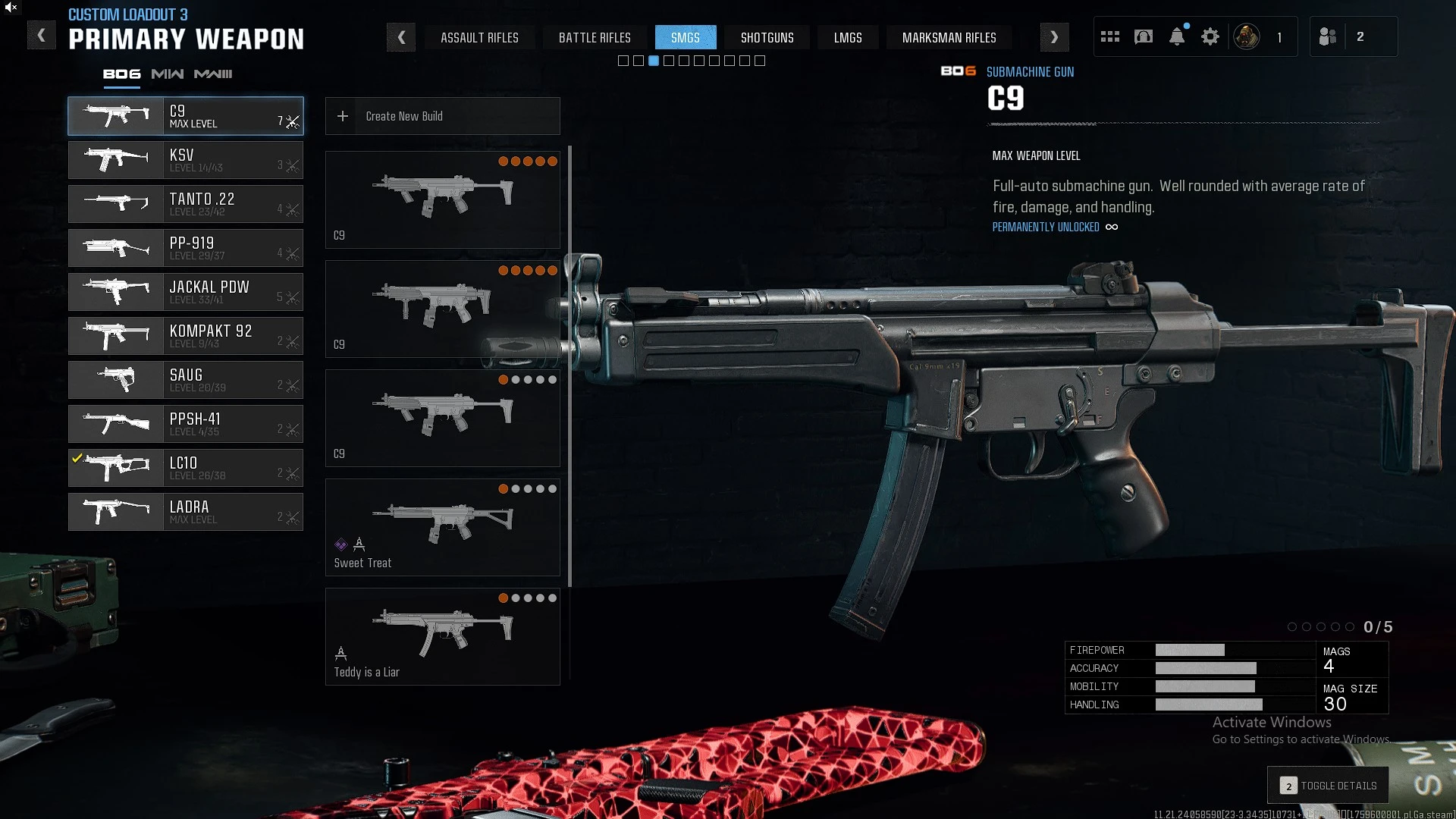View notifications via the bell icon
The width and height of the screenshot is (1456, 819).
click(1177, 36)
